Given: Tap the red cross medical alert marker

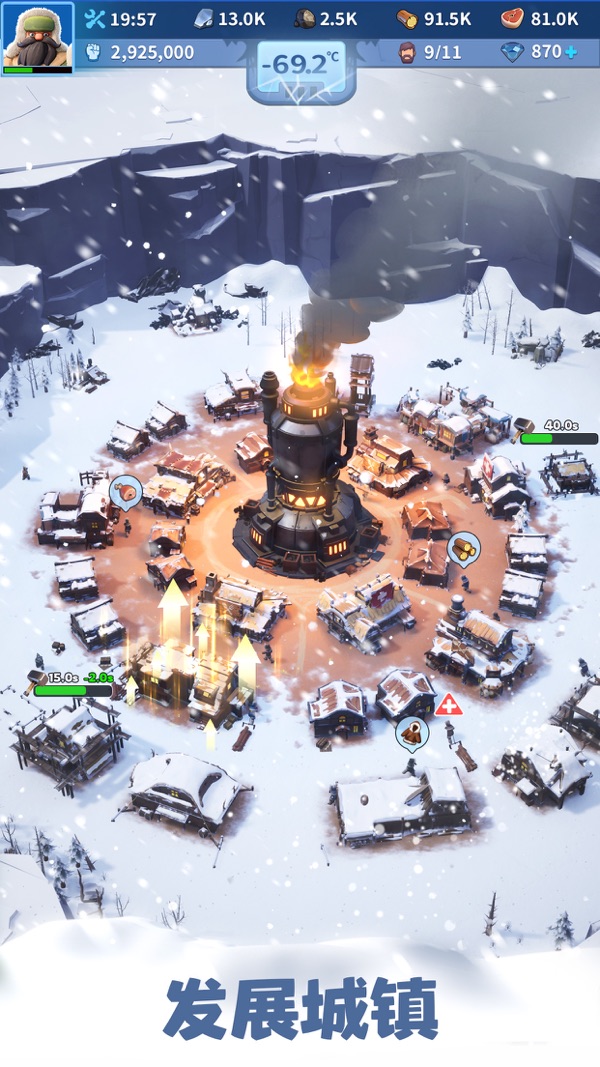Looking at the screenshot, I should pyautogui.click(x=449, y=704).
